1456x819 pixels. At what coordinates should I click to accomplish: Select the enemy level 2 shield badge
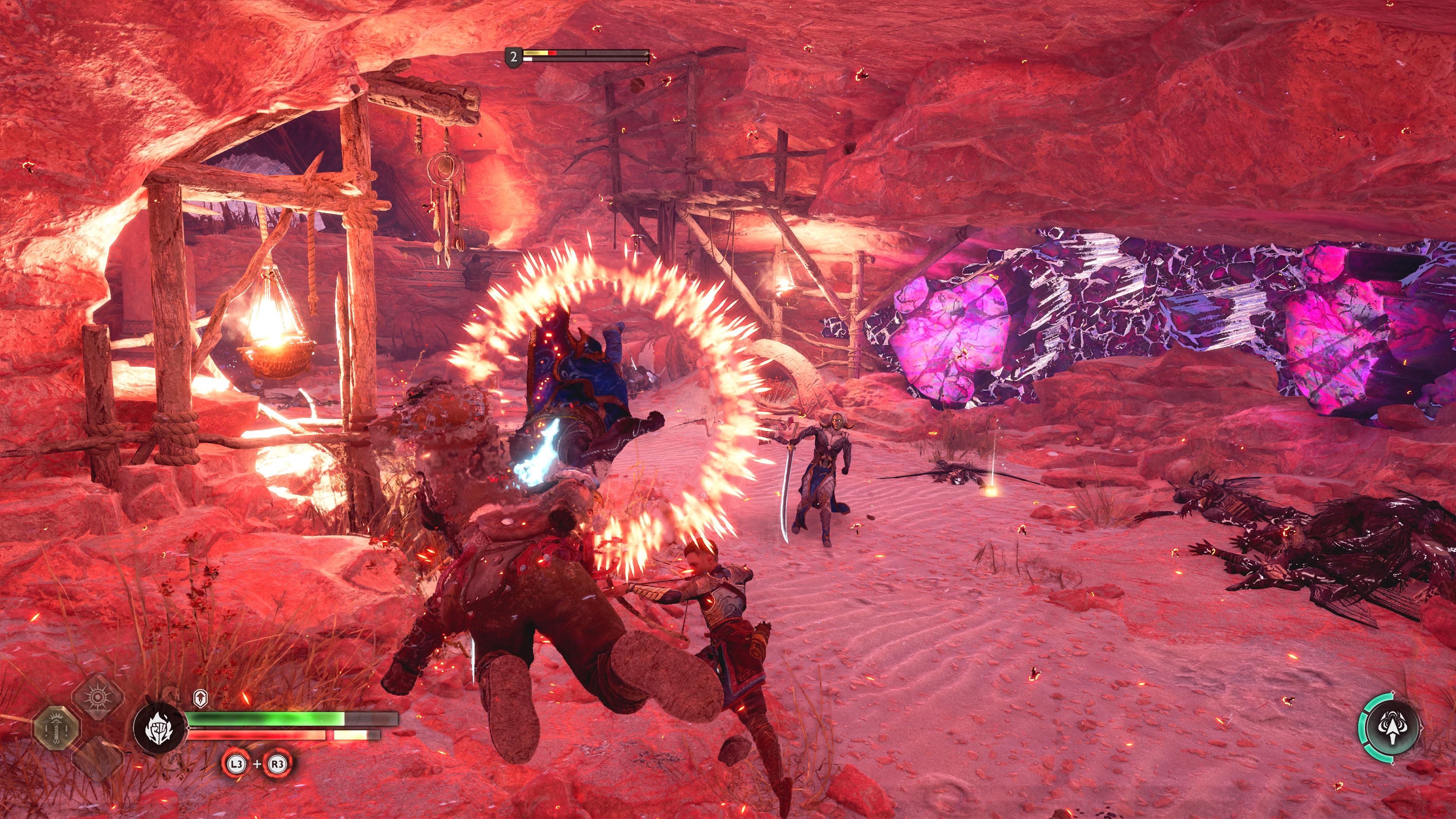tap(513, 57)
